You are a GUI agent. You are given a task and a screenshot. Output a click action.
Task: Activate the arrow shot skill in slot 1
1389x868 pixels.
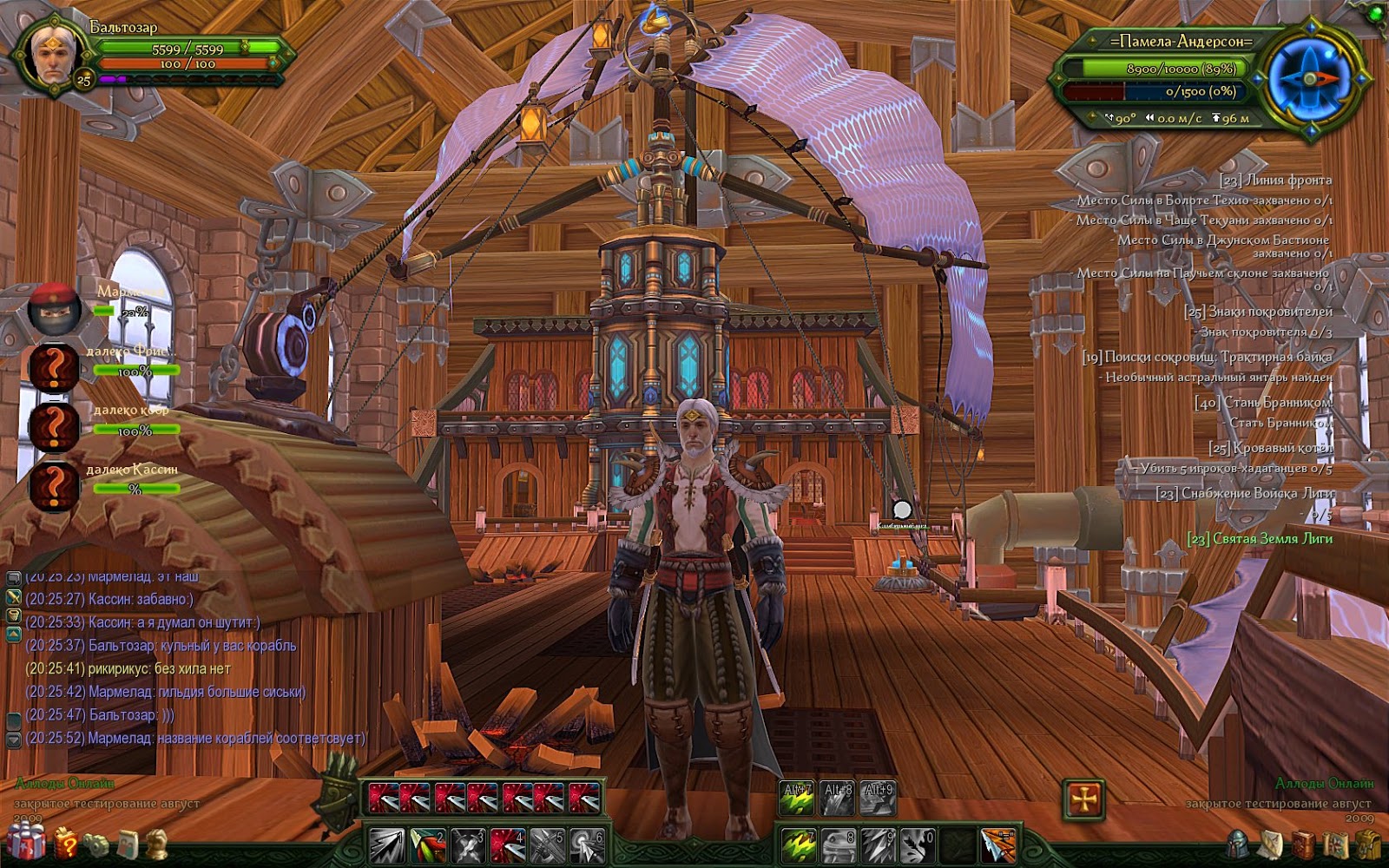click(386, 845)
